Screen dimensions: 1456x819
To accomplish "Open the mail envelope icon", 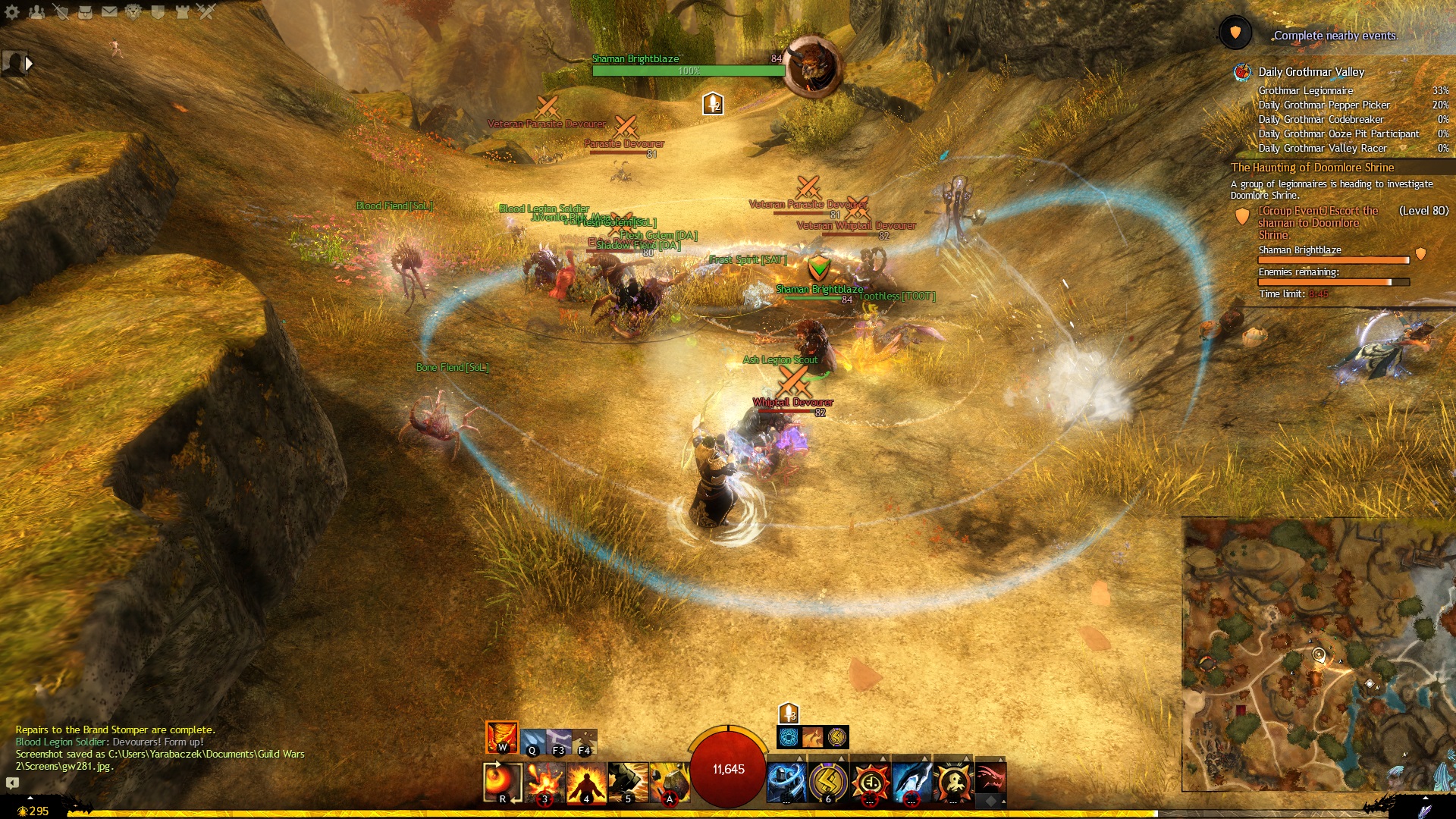I will coord(109,11).
